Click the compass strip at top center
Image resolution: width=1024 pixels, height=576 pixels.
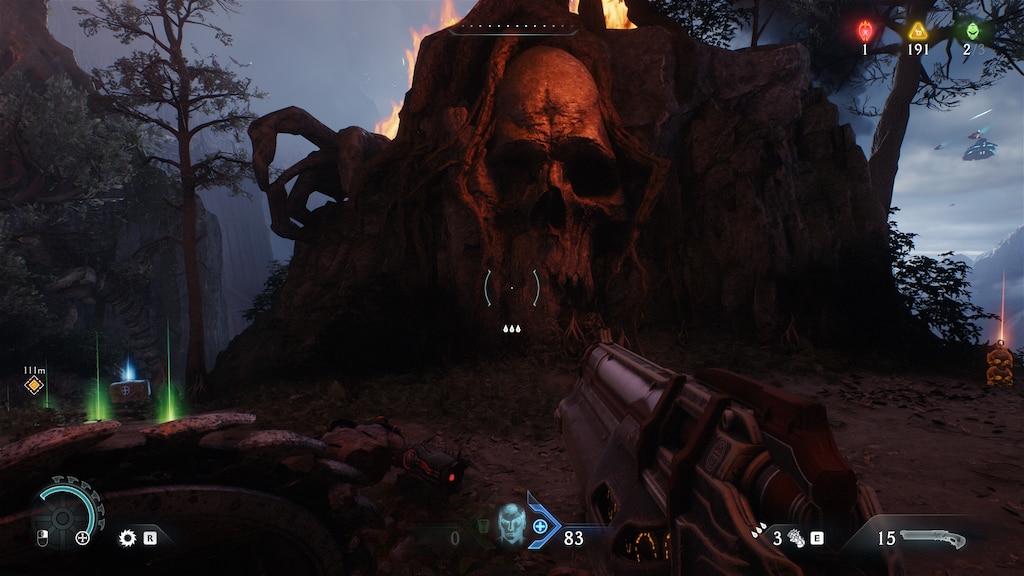(513, 27)
